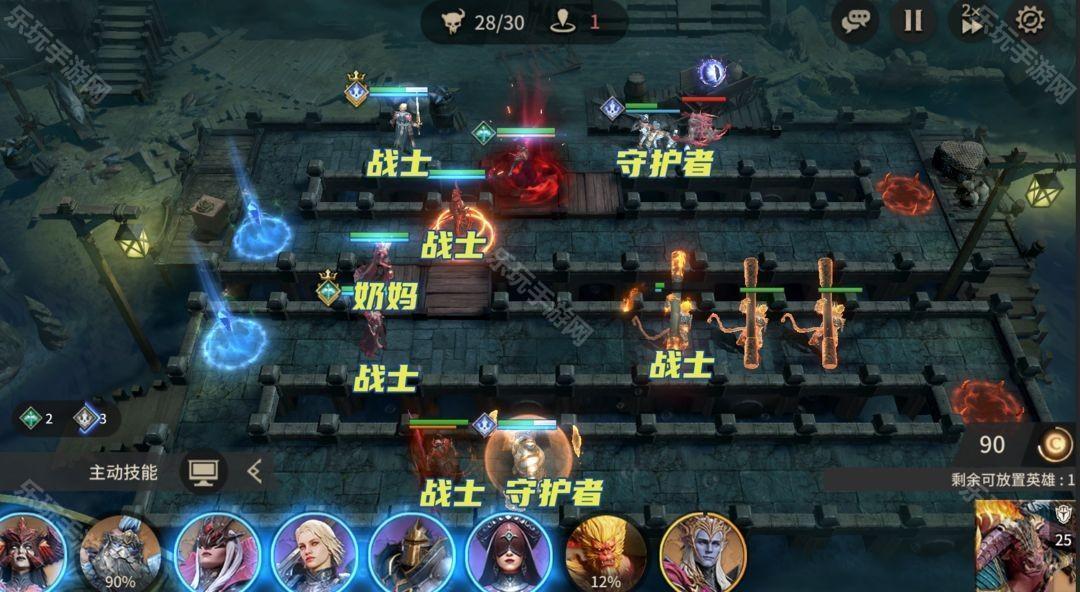1080x592 pixels.
Task: Open the gear settings menu
Action: 1029,20
